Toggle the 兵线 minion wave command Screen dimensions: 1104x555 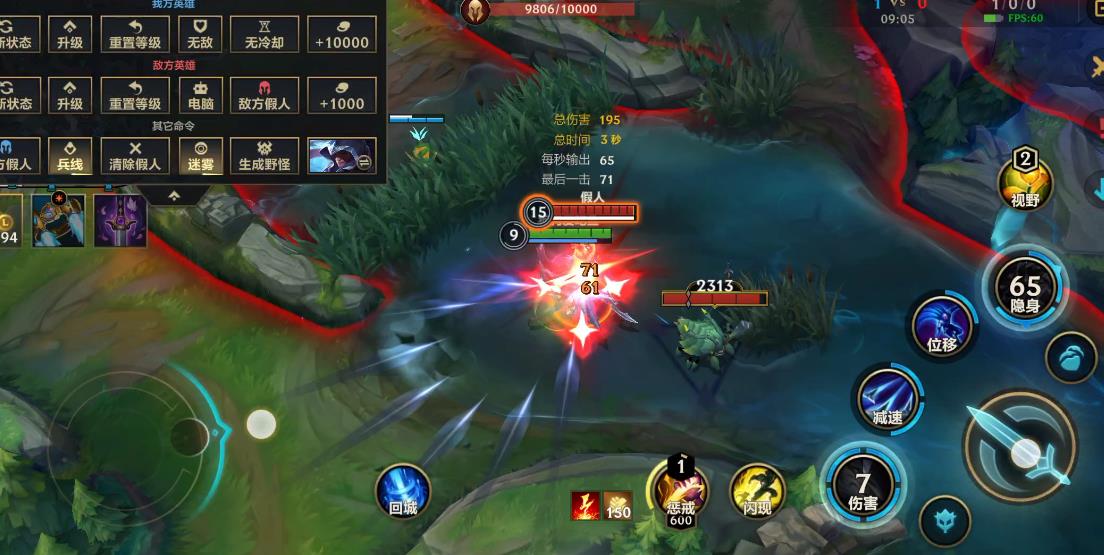(x=70, y=155)
